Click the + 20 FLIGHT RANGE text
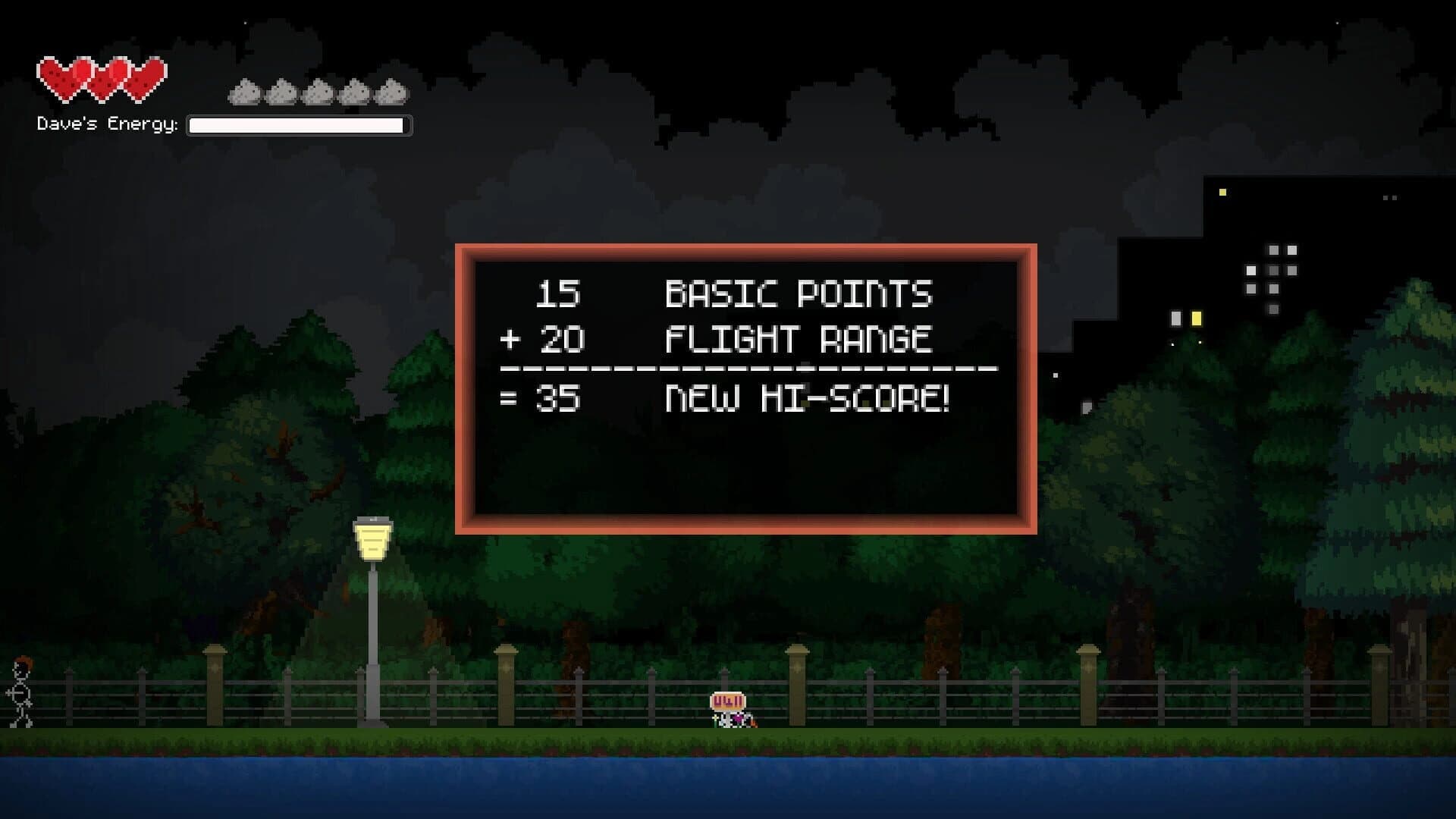 coord(720,341)
